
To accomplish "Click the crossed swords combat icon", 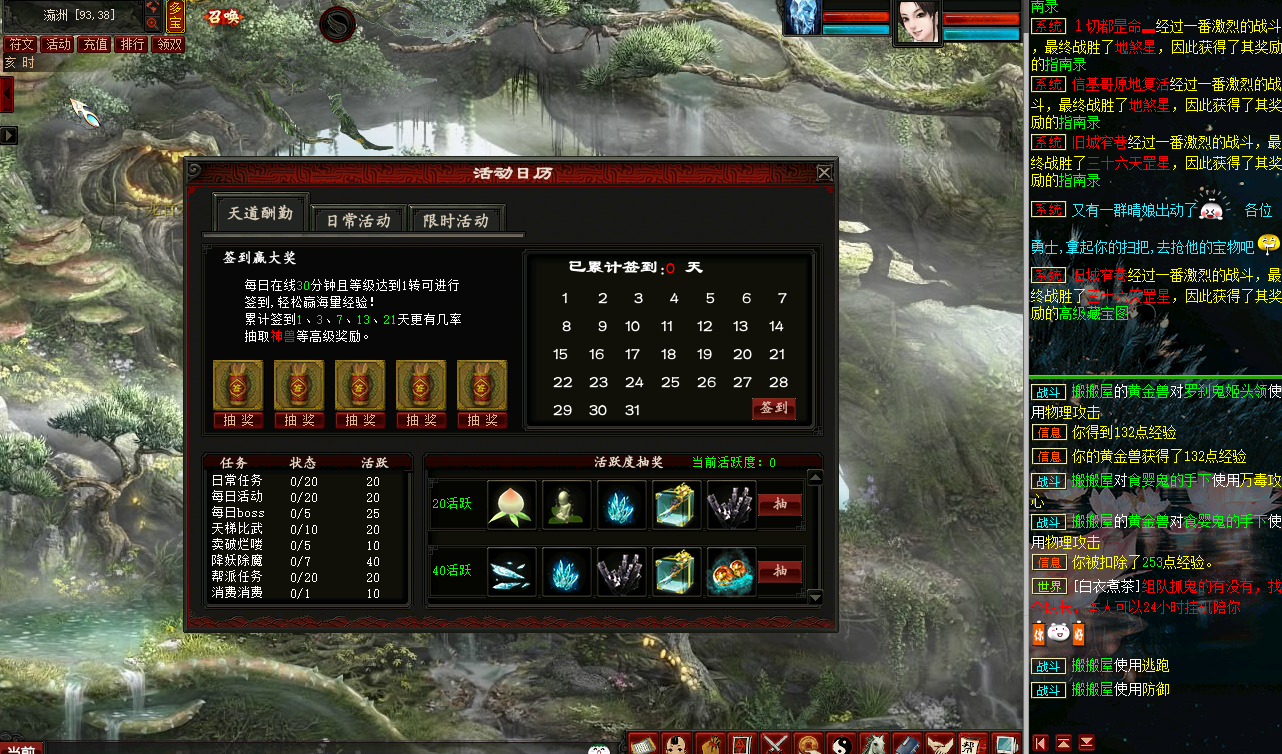I will click(773, 745).
